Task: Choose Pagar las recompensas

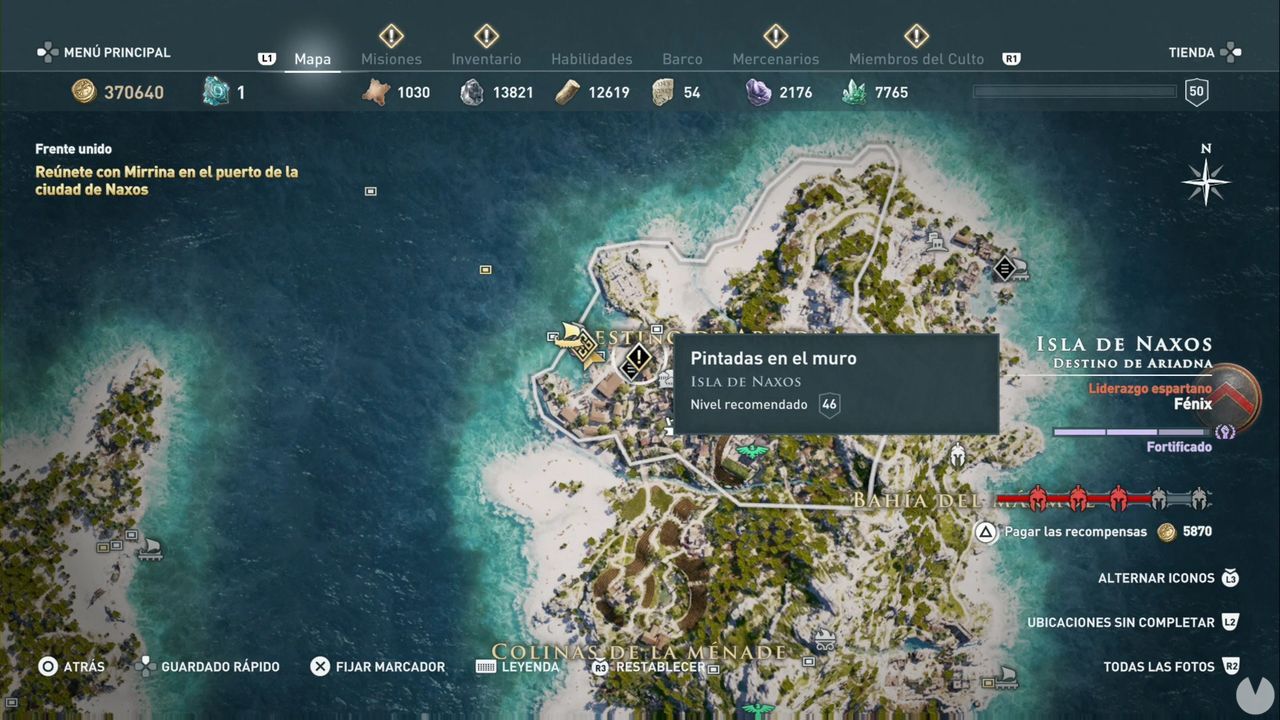Action: point(1075,532)
